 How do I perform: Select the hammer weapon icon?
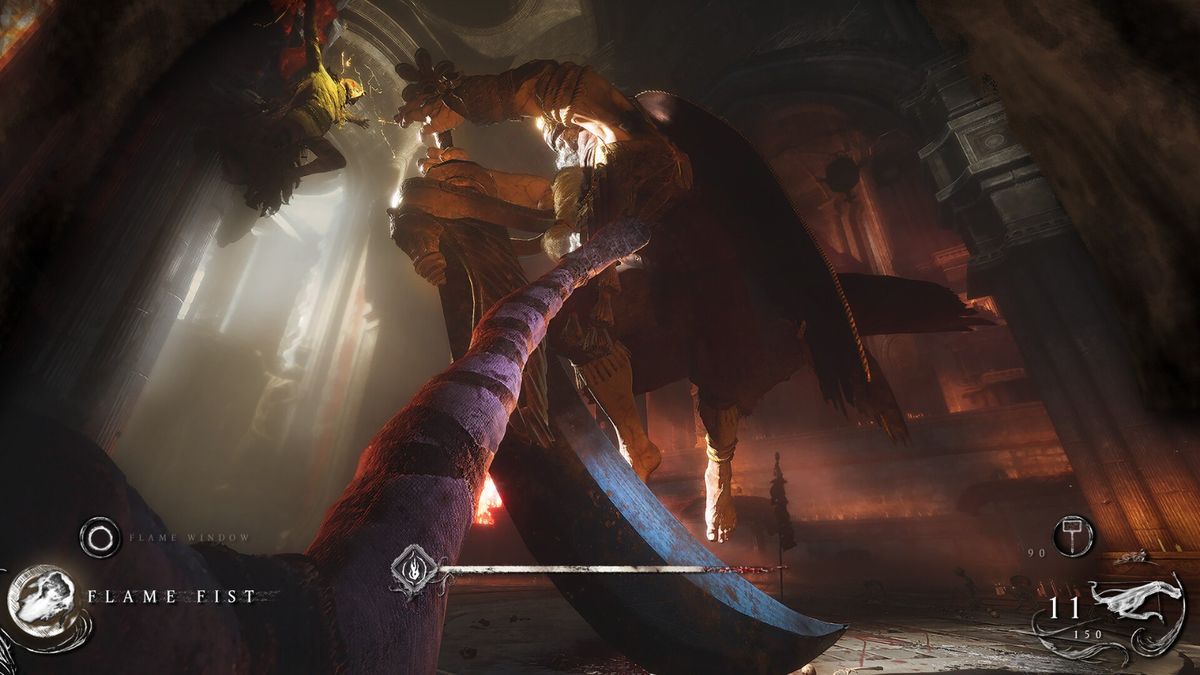[x=1073, y=535]
